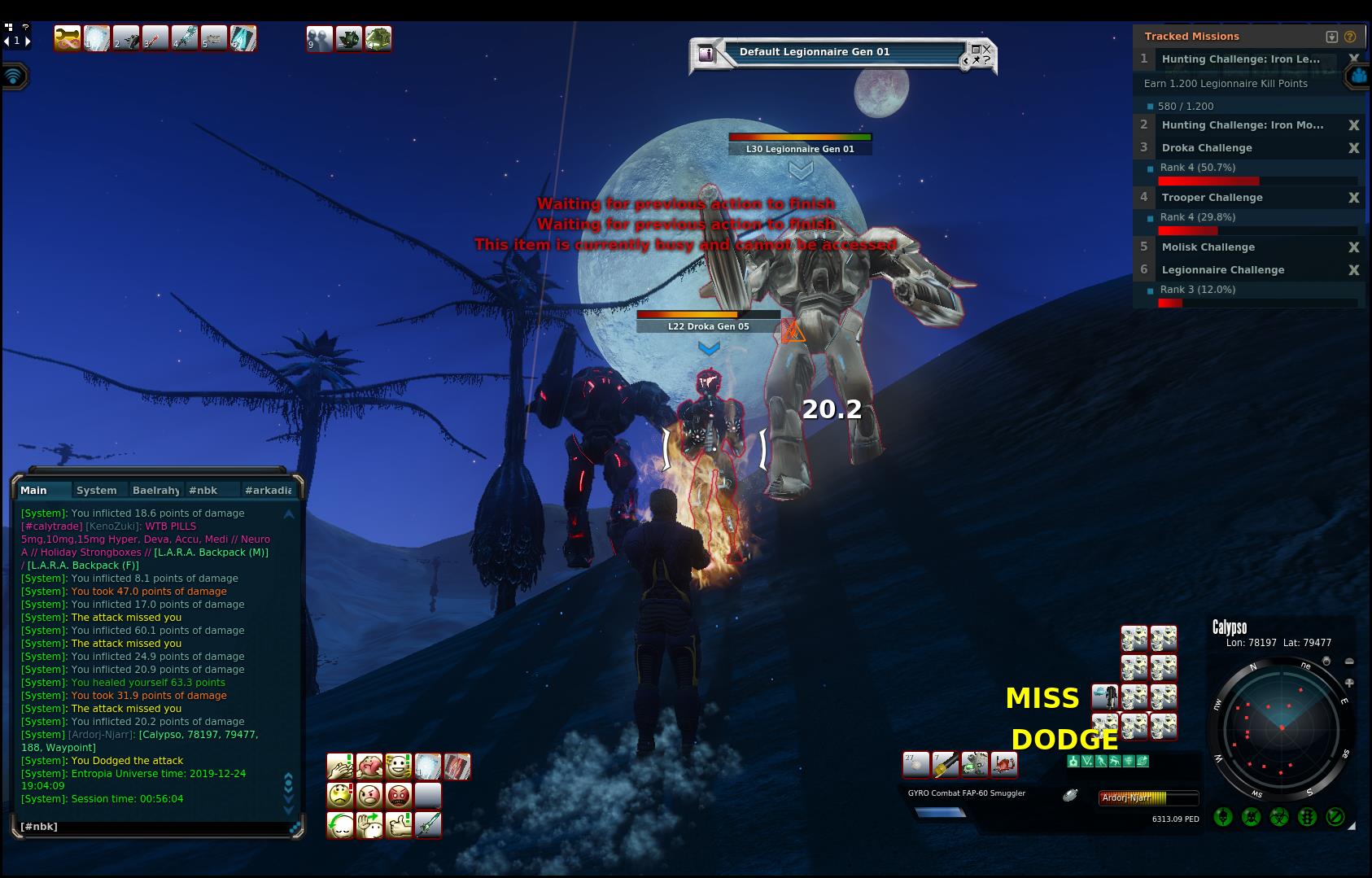Toggle the biohazard radar filter button
Screen dimensions: 1372x878
pos(1278,817)
